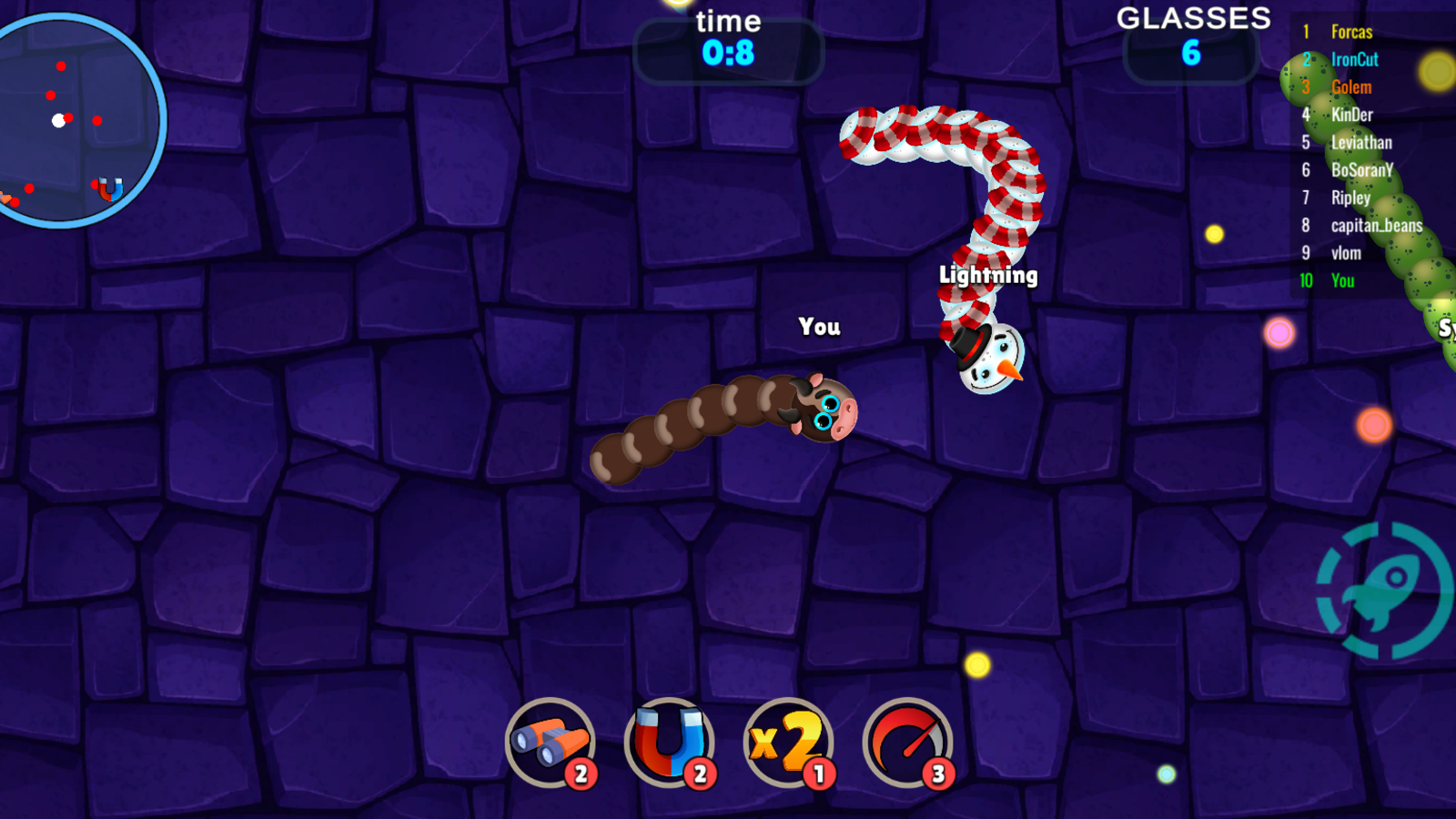1456x819 pixels.
Task: Click the capitan_beans leaderboard entry
Action: [1376, 227]
